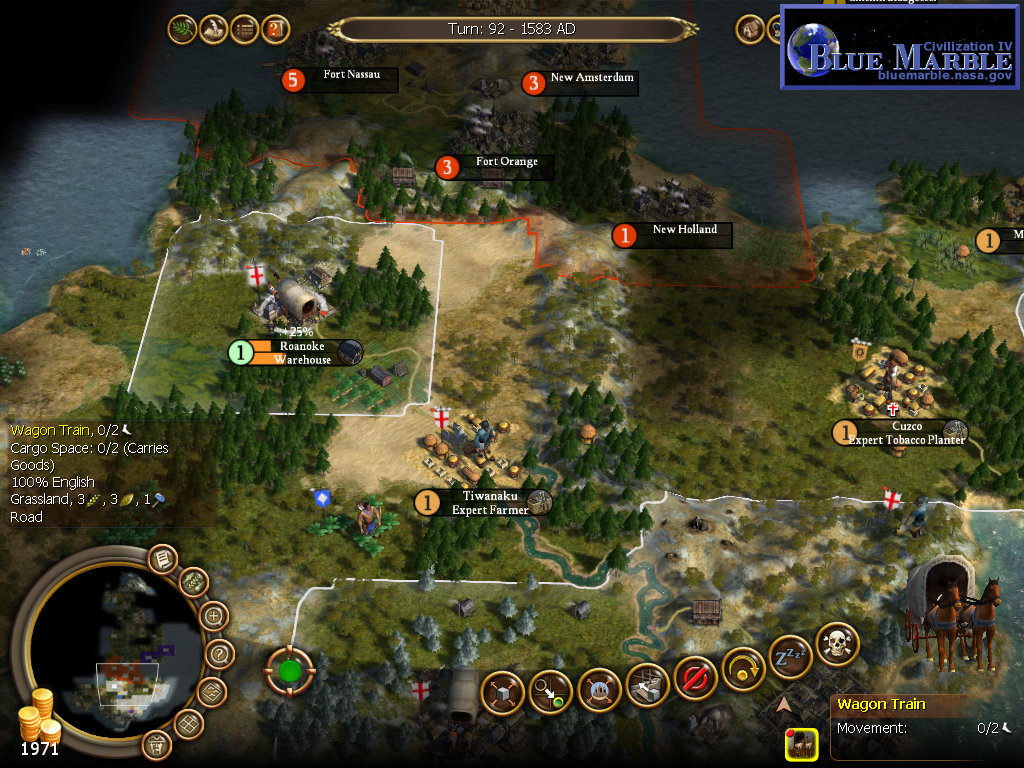Toggle the yield display wheat icon
This screenshot has height=768, width=1024.
point(192,582)
